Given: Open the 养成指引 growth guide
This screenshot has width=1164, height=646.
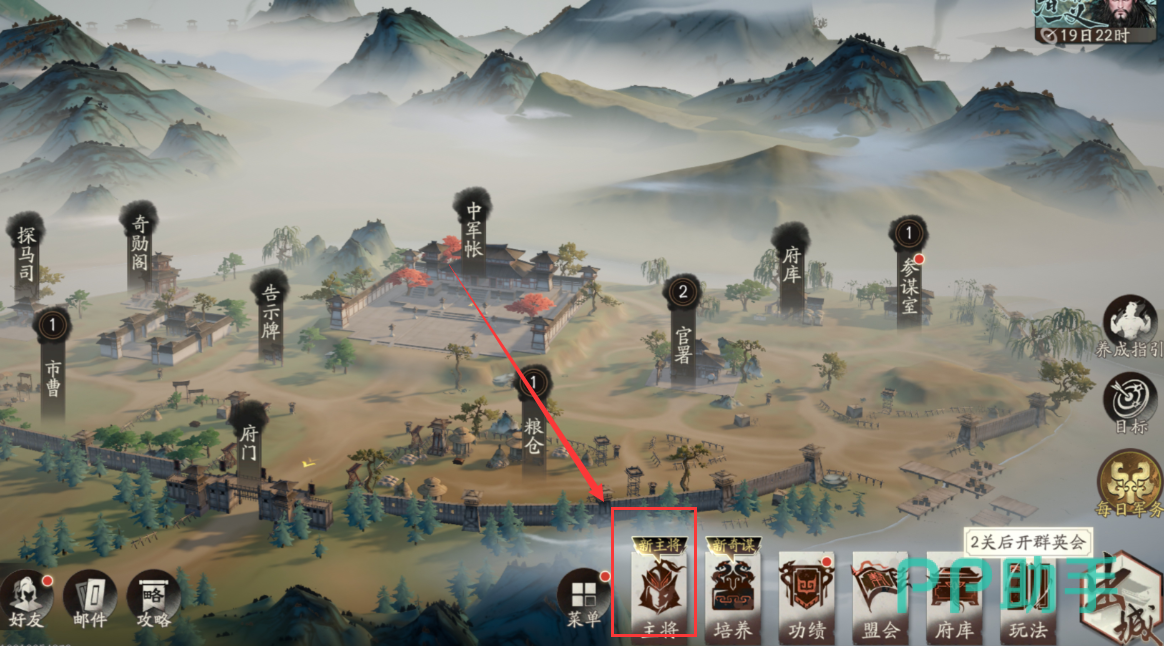Looking at the screenshot, I should click(x=1130, y=327).
